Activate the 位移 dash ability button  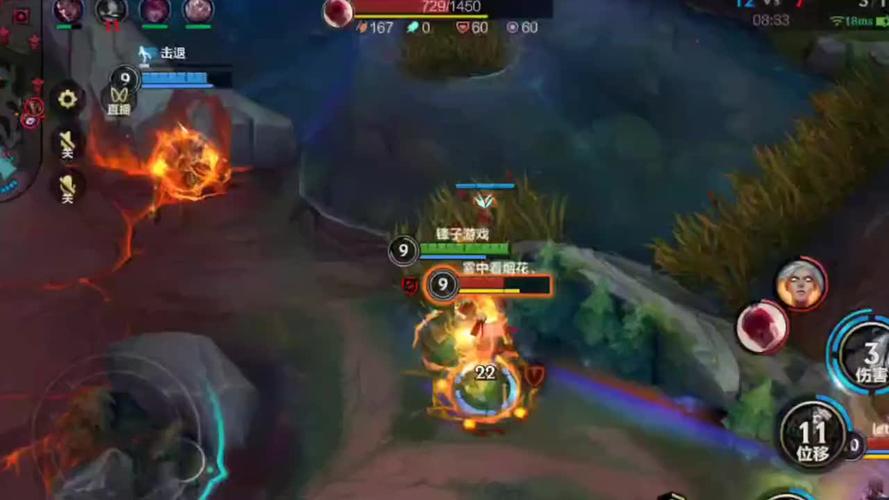(811, 436)
